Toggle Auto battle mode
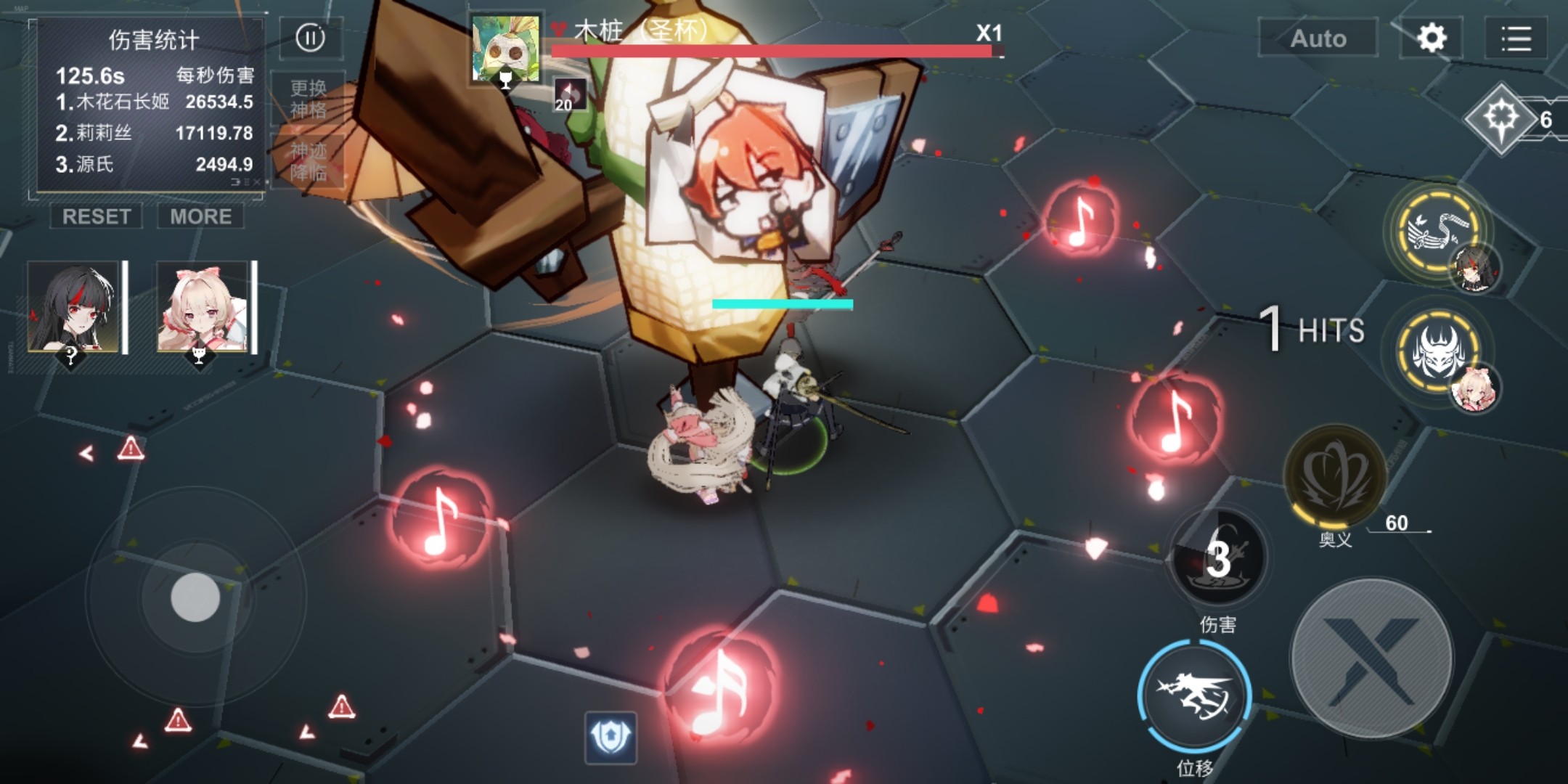The width and height of the screenshot is (1568, 784). 1318,38
